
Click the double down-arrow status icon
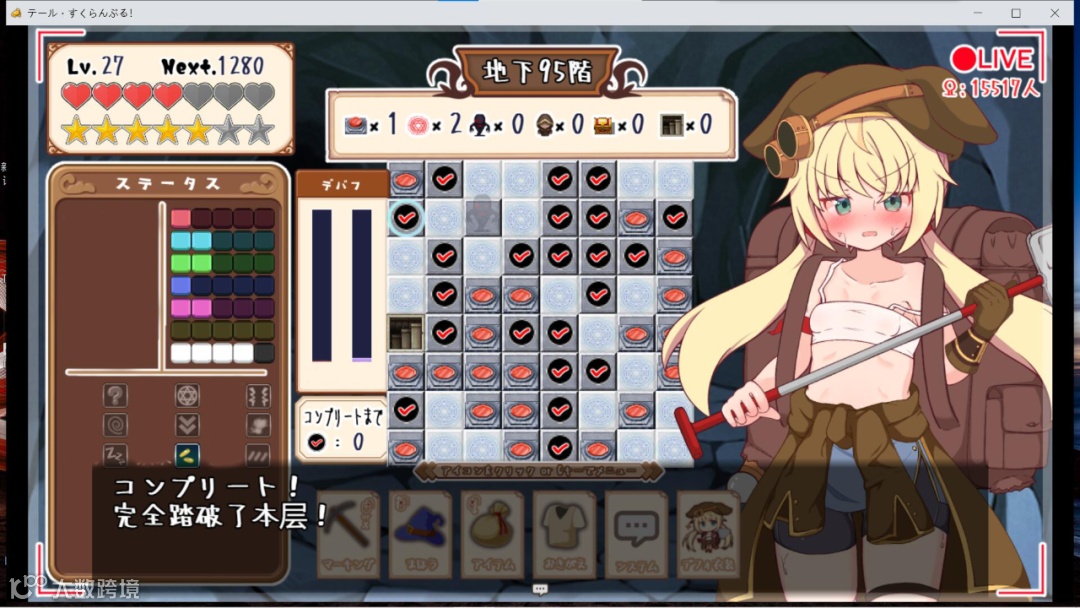point(187,425)
